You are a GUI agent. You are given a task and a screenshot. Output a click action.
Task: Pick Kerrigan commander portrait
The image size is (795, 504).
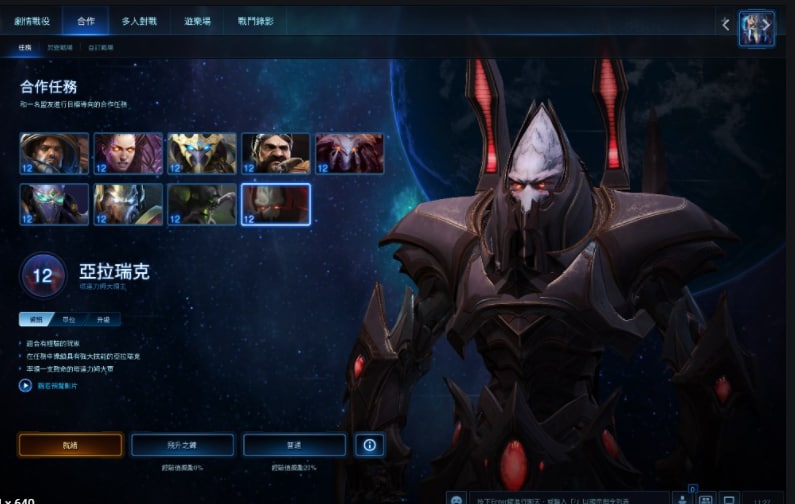click(x=128, y=153)
